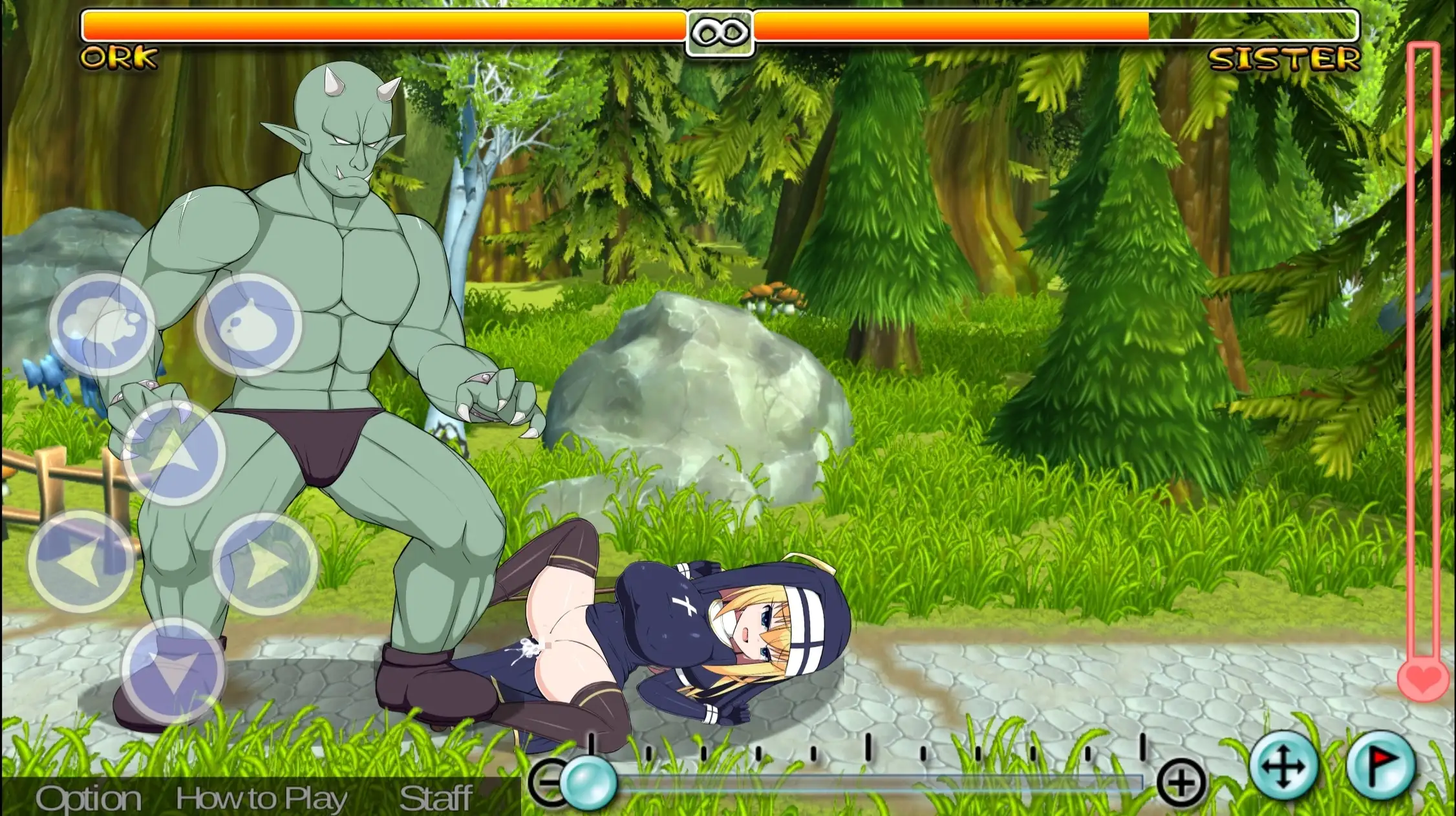1456x816 pixels.
Task: Tap the down arrow direction button
Action: [x=173, y=671]
